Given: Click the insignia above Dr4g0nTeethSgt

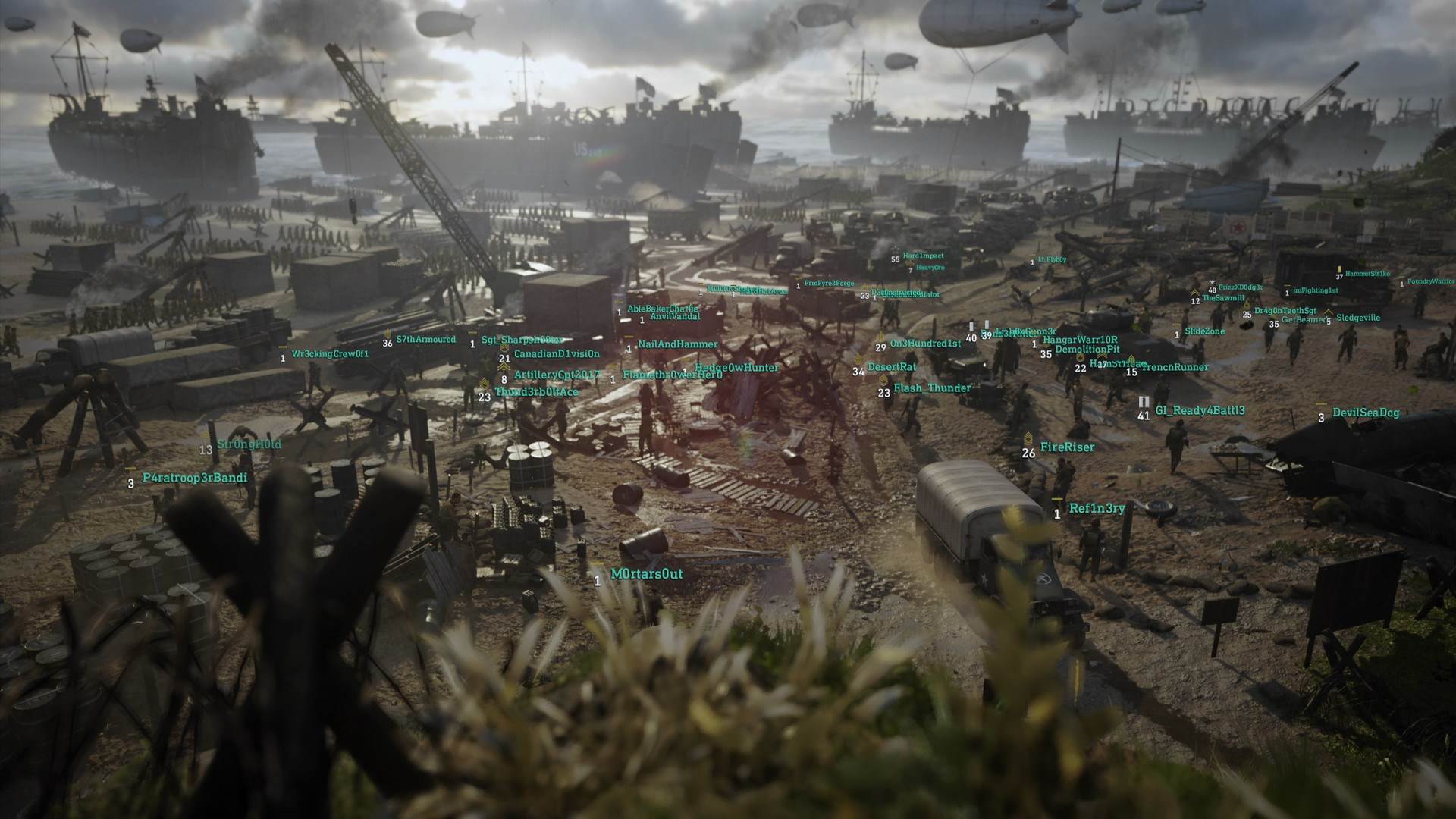Looking at the screenshot, I should click(1246, 306).
